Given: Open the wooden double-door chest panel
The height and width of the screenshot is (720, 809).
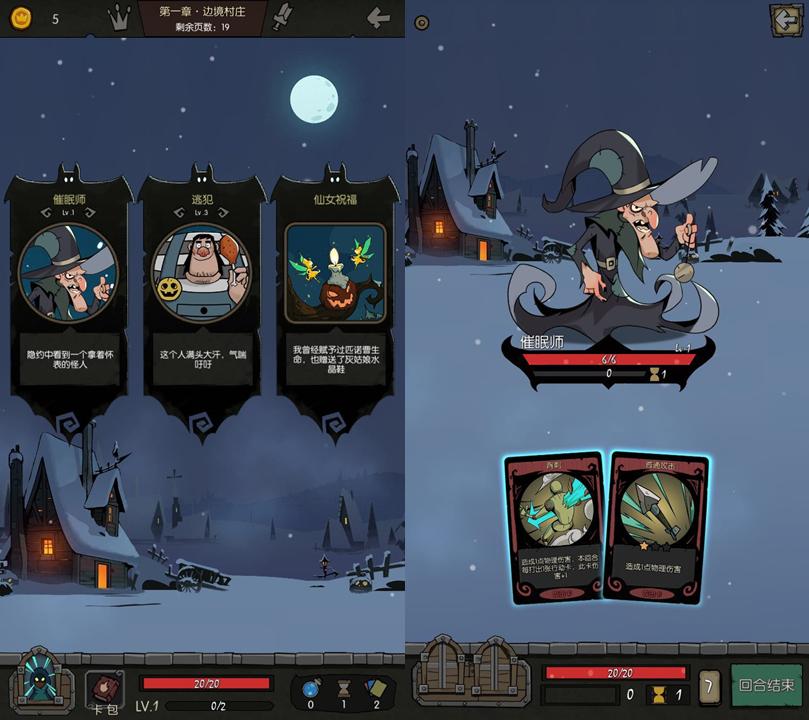Looking at the screenshot, I should tap(471, 676).
